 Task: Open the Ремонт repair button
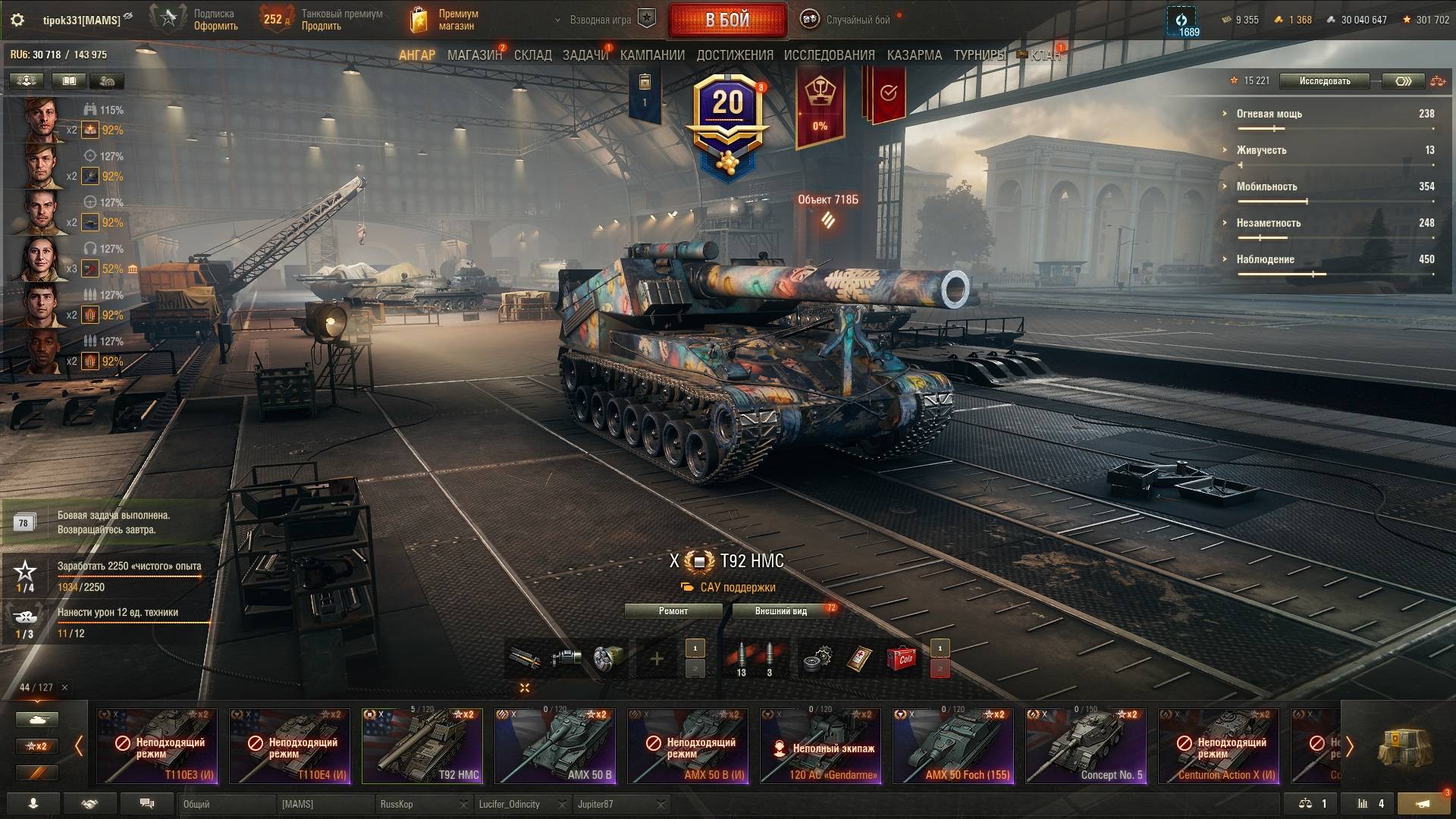[673, 611]
